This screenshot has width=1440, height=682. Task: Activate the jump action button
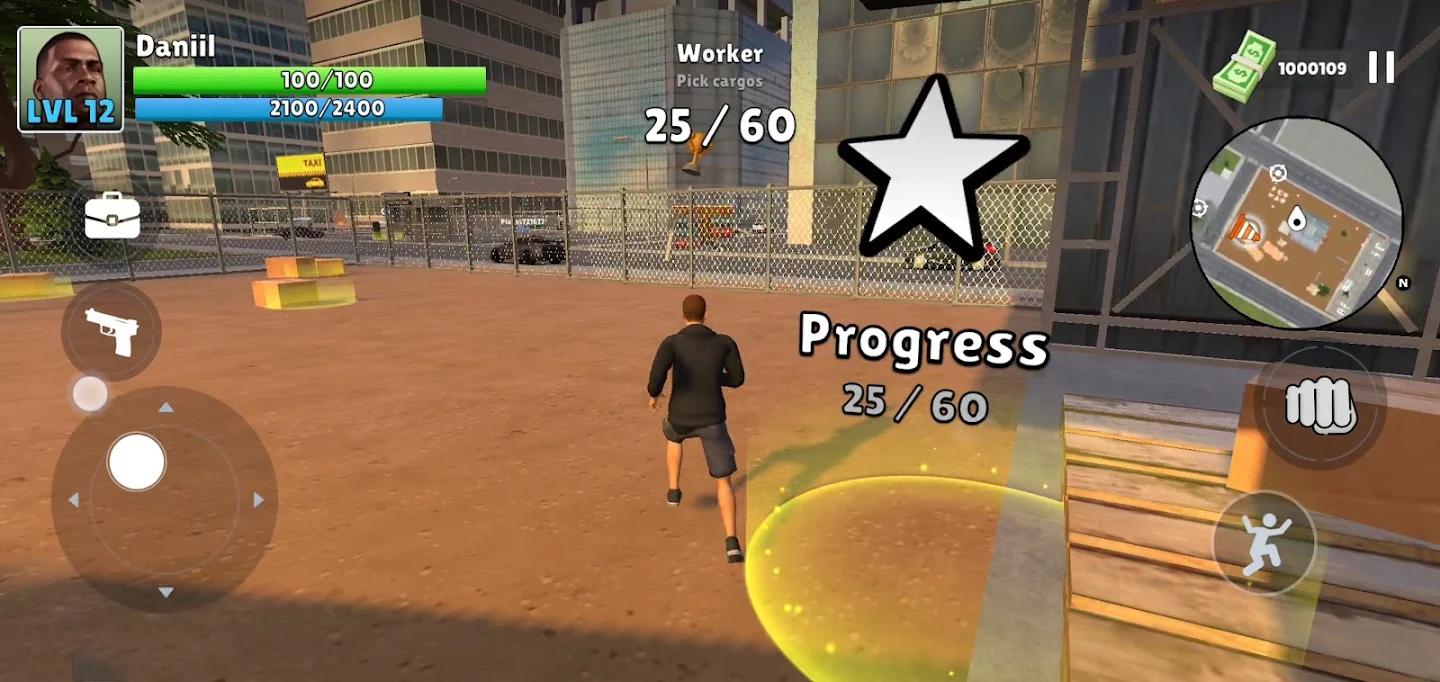[1265, 544]
